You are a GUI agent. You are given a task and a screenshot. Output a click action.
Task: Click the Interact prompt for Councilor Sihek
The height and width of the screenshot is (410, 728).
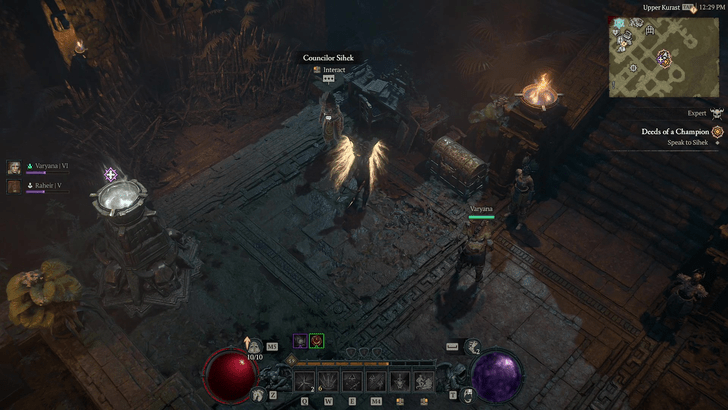pyautogui.click(x=328, y=70)
